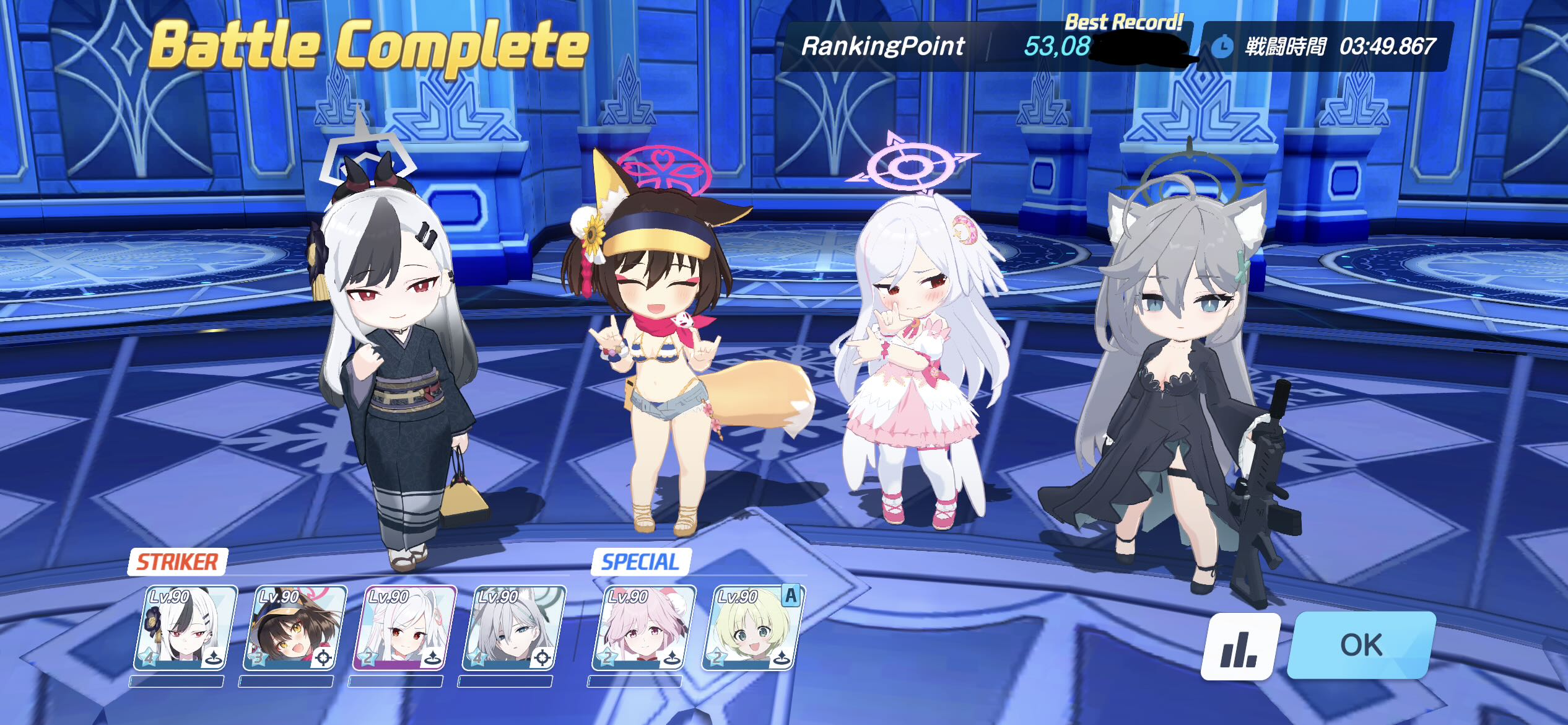Select the pink-haired special student portrait

(643, 628)
